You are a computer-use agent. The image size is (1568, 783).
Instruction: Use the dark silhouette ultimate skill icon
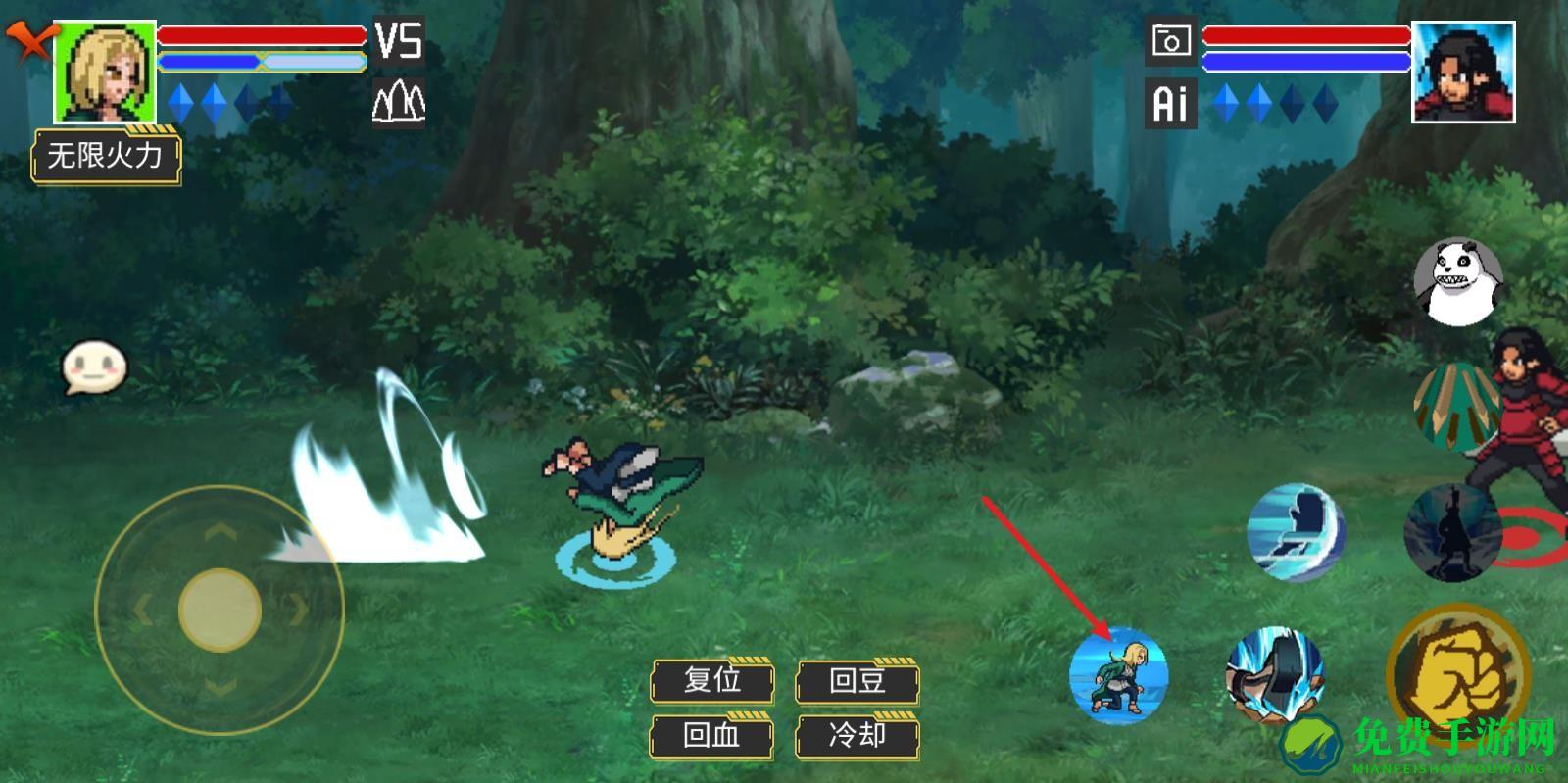[x=1450, y=530]
